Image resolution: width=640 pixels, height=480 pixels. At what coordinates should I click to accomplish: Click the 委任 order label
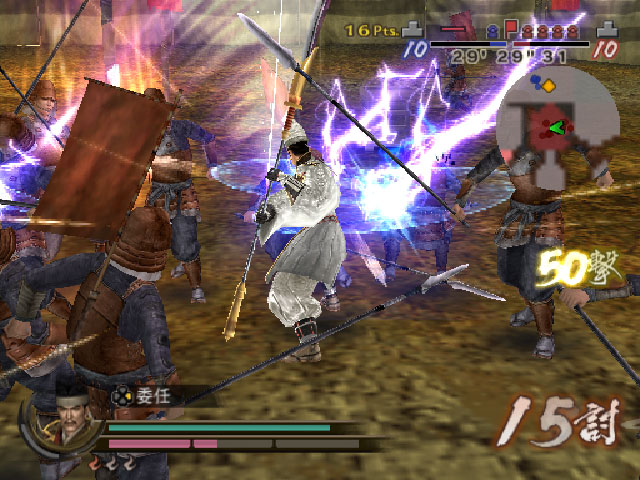click(152, 395)
